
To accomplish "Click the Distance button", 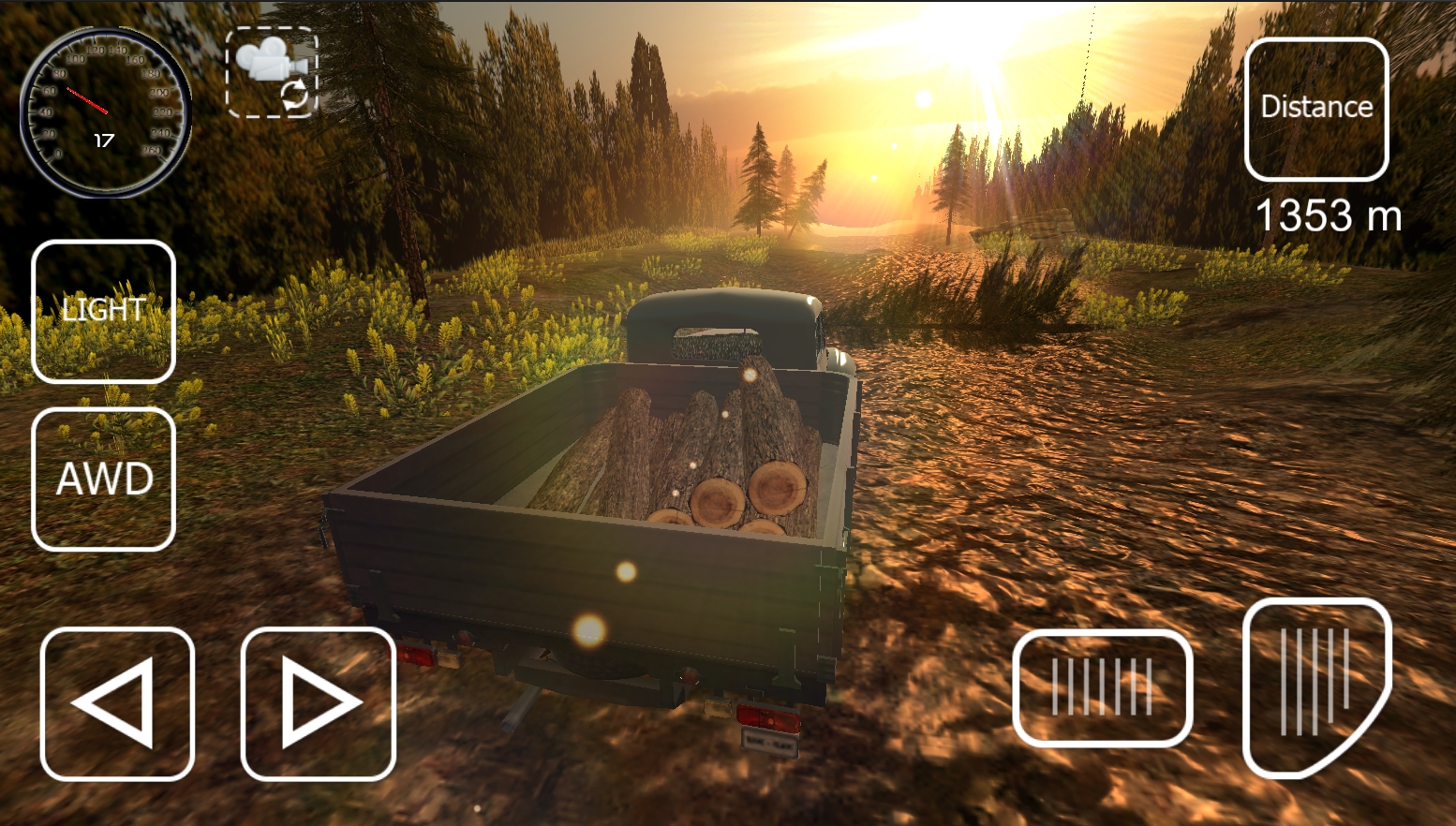I will pyautogui.click(x=1315, y=109).
